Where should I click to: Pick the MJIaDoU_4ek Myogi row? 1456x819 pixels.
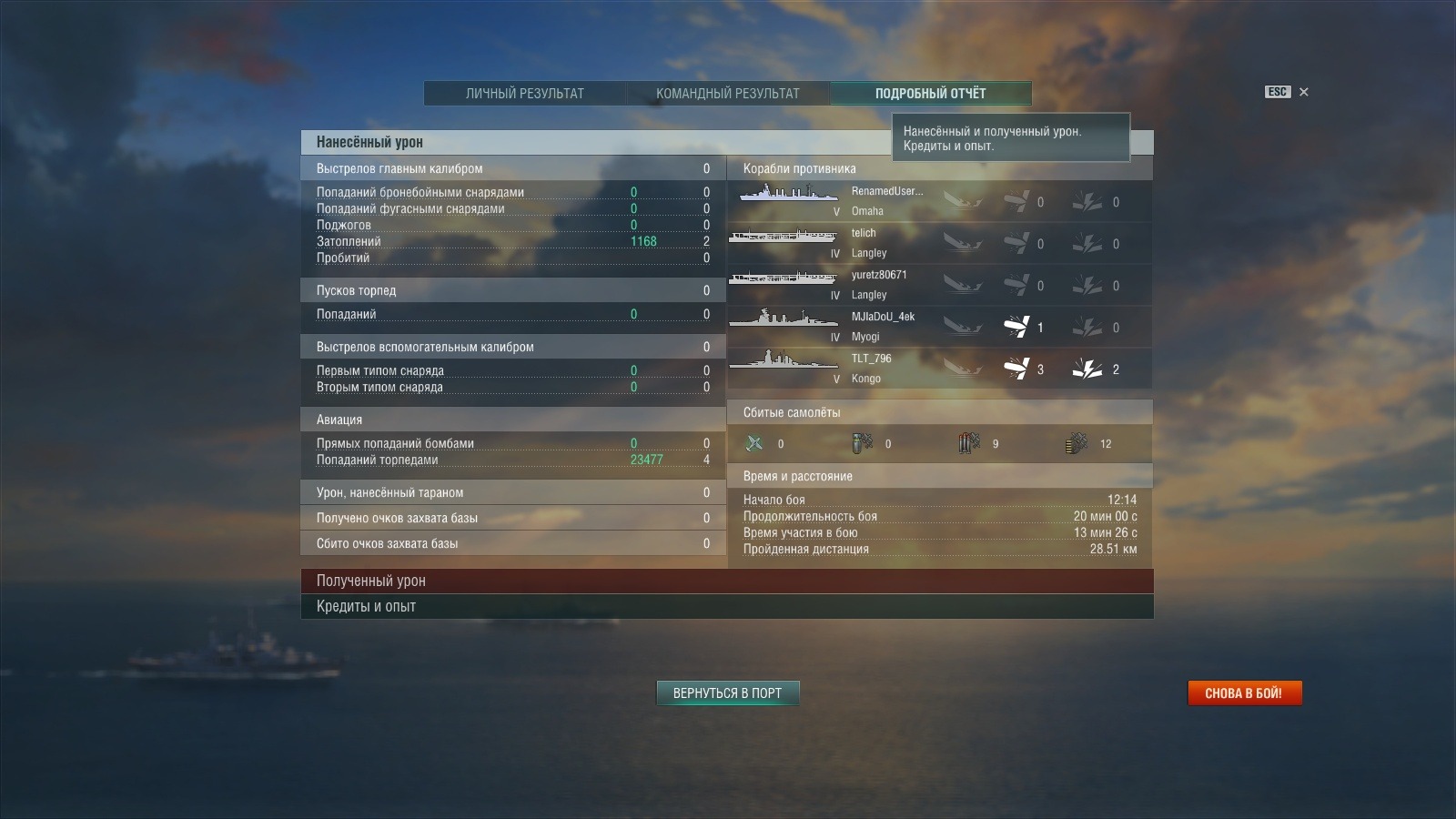(x=939, y=327)
